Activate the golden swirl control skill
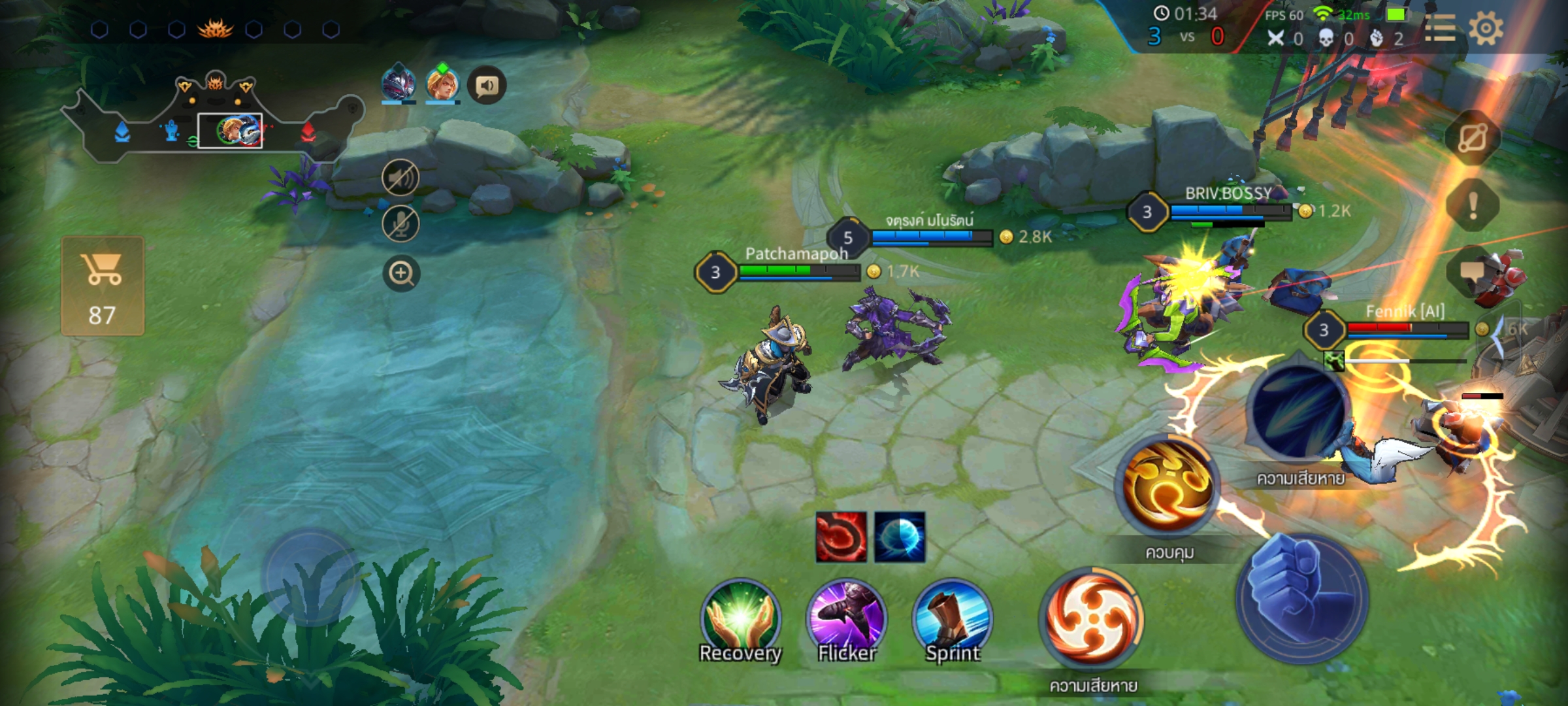This screenshot has width=1568, height=706. pos(1168,485)
